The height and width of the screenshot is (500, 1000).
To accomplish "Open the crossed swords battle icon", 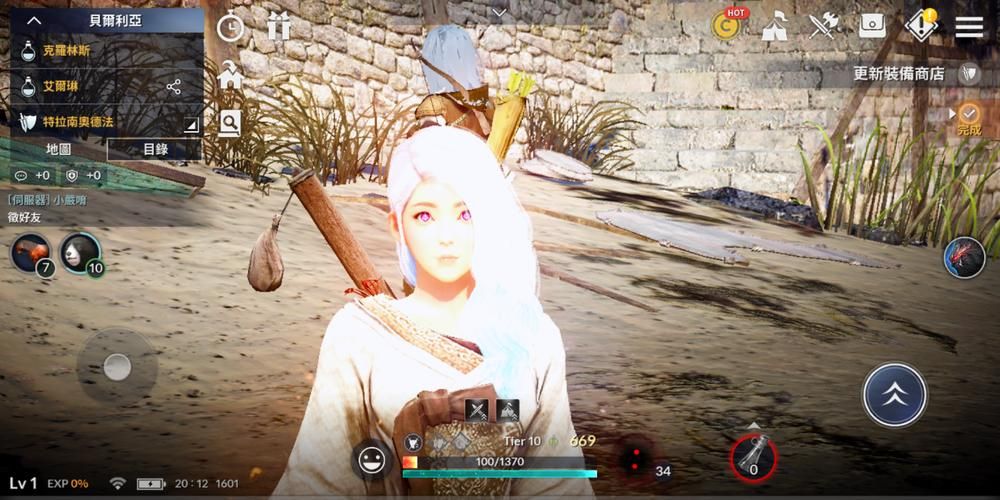I will click(x=822, y=26).
